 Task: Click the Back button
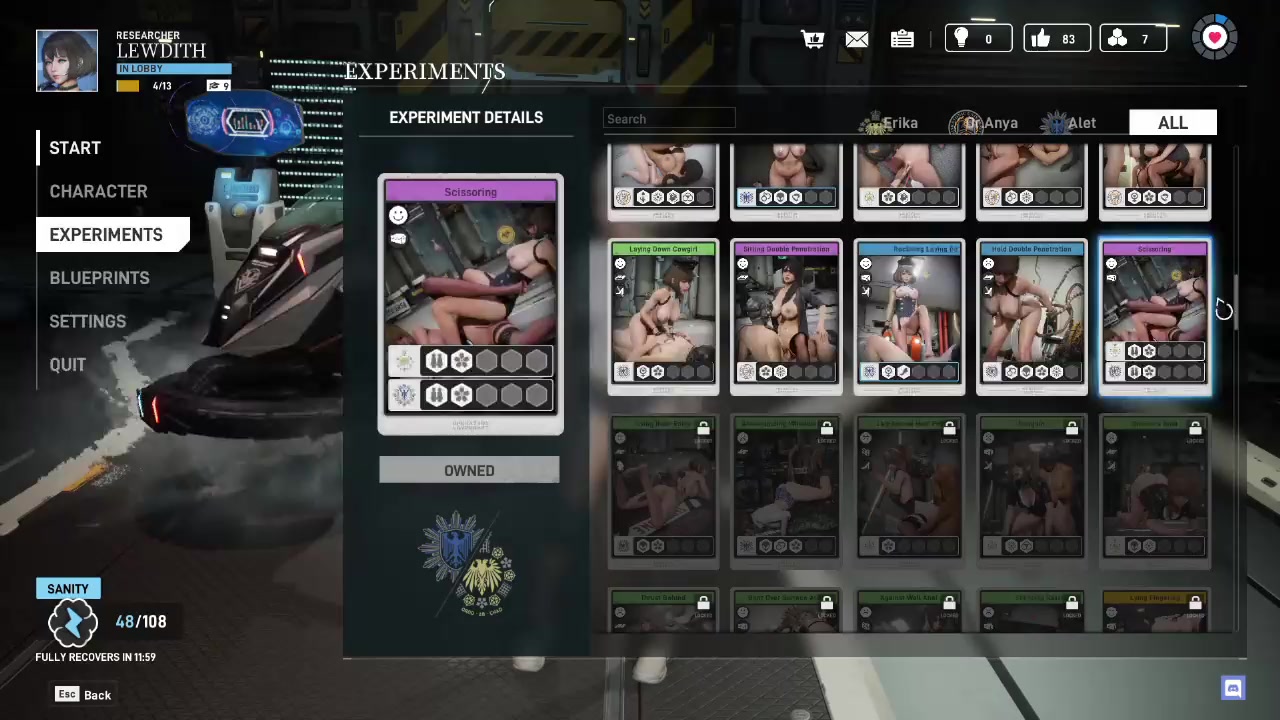pos(84,695)
